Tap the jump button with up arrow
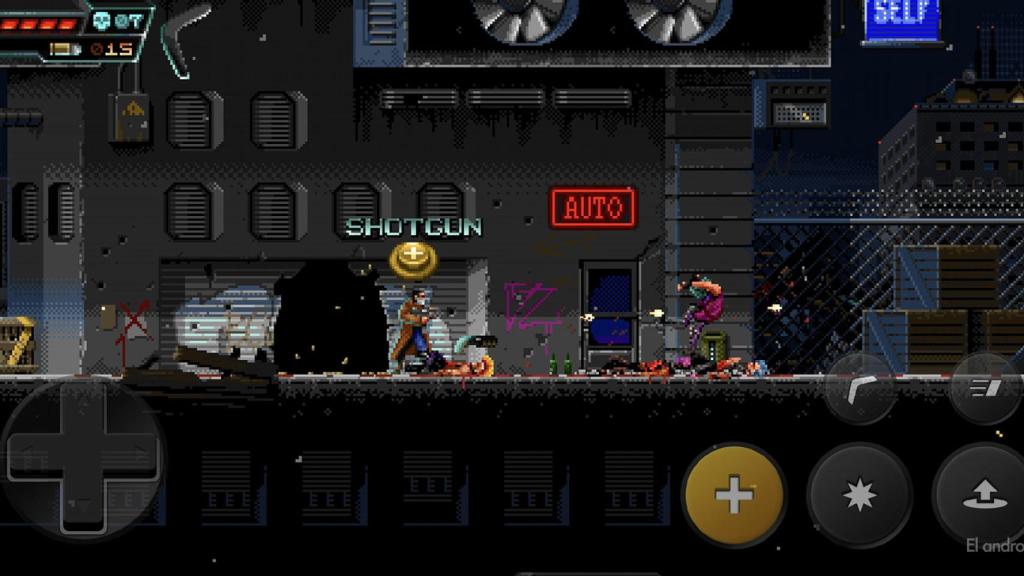This screenshot has width=1024, height=576. (x=982, y=494)
